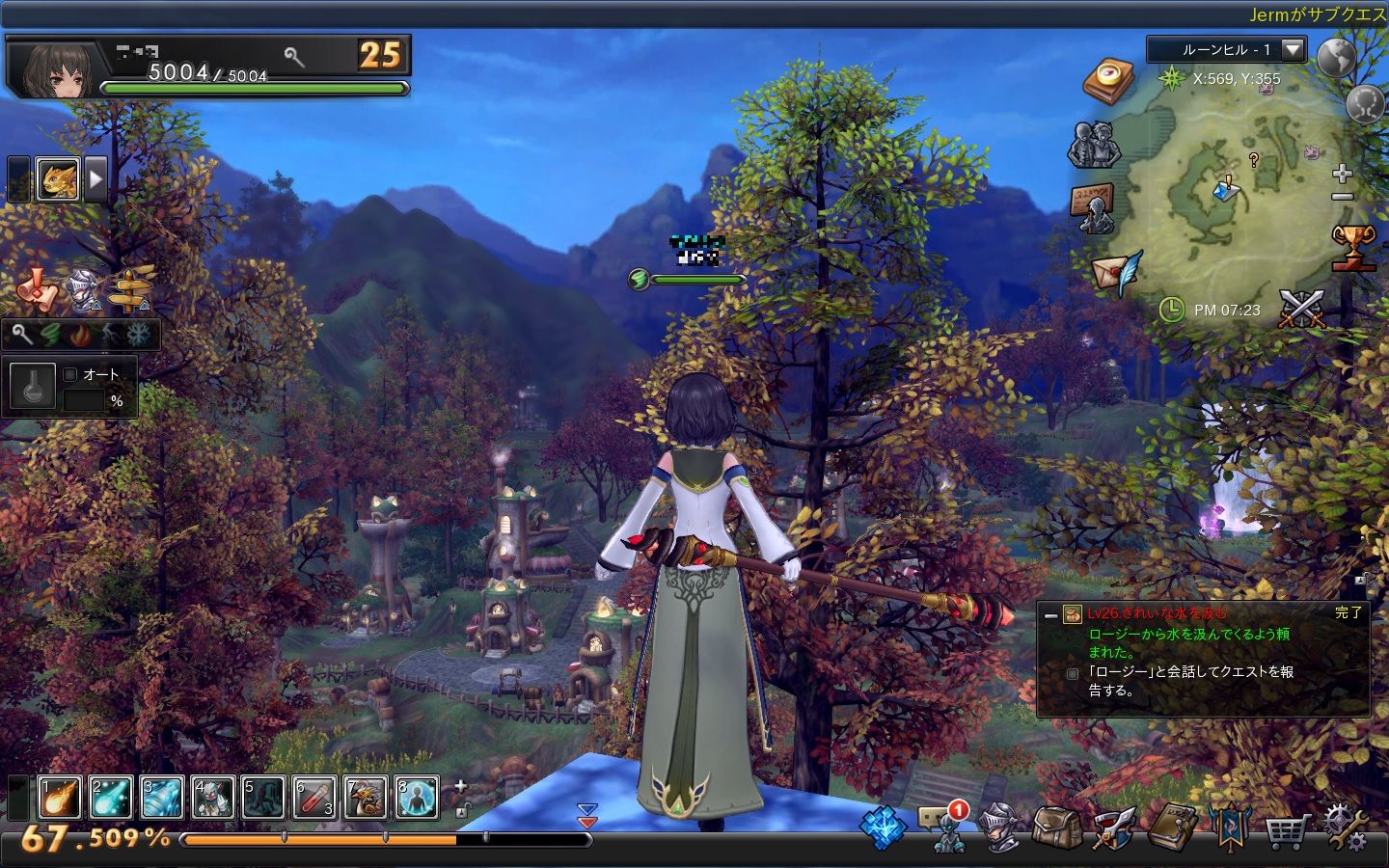Open the crossed swords battle icon

coord(1302,309)
